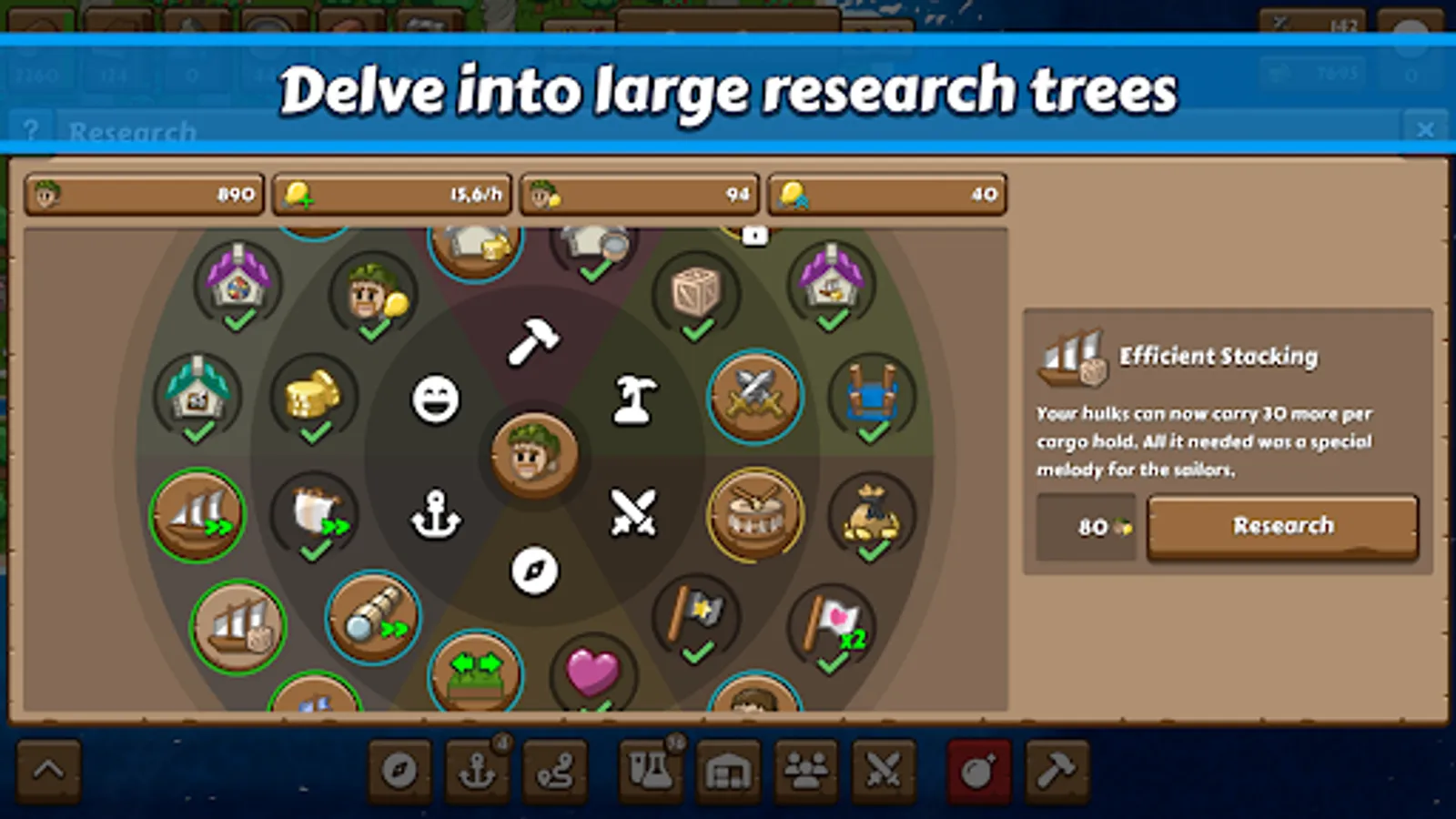Screen dimensions: 1456x819
Task: Click the 15,6/h income counter
Action: [391, 194]
